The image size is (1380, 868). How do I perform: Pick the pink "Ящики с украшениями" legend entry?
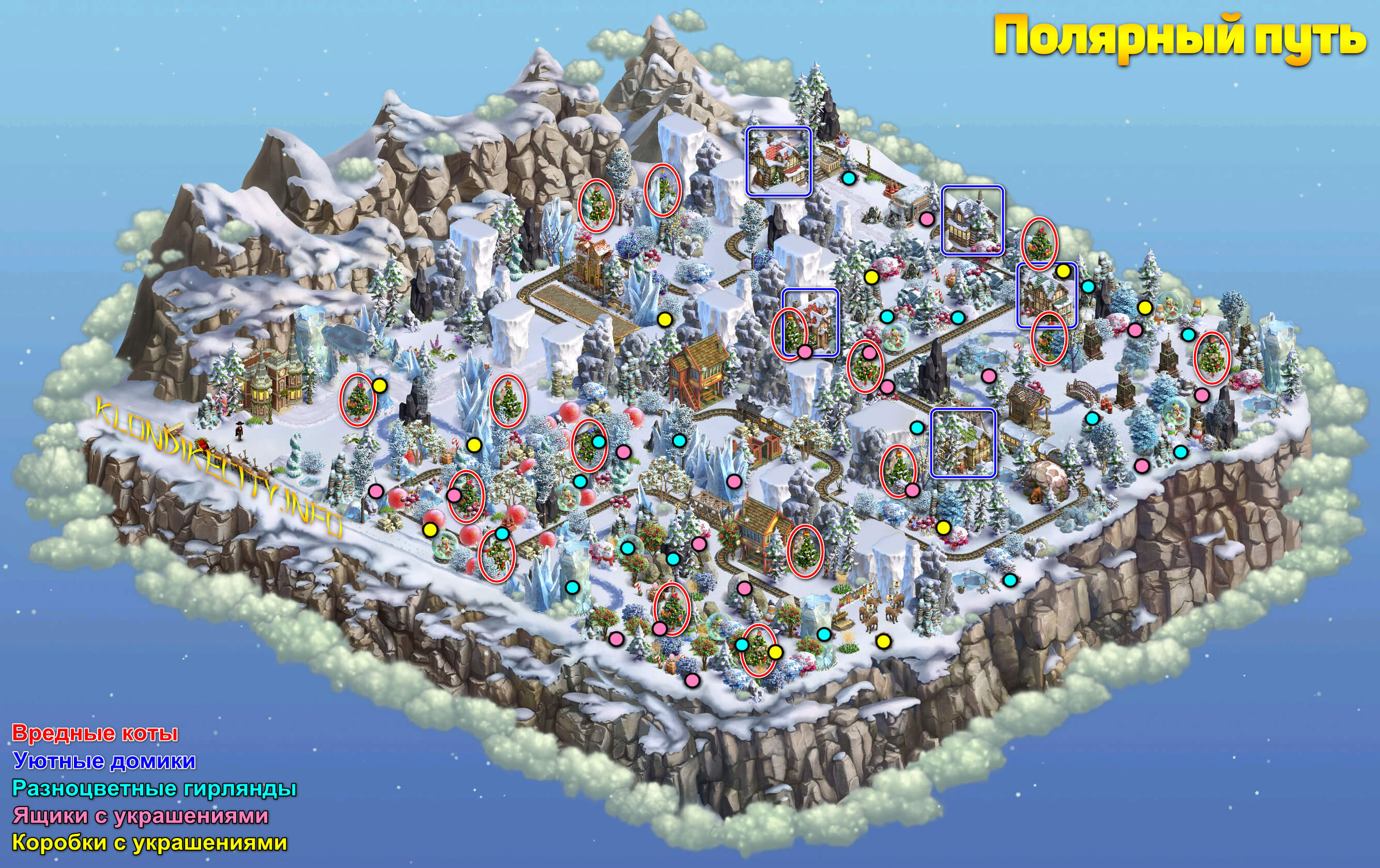coord(141,815)
